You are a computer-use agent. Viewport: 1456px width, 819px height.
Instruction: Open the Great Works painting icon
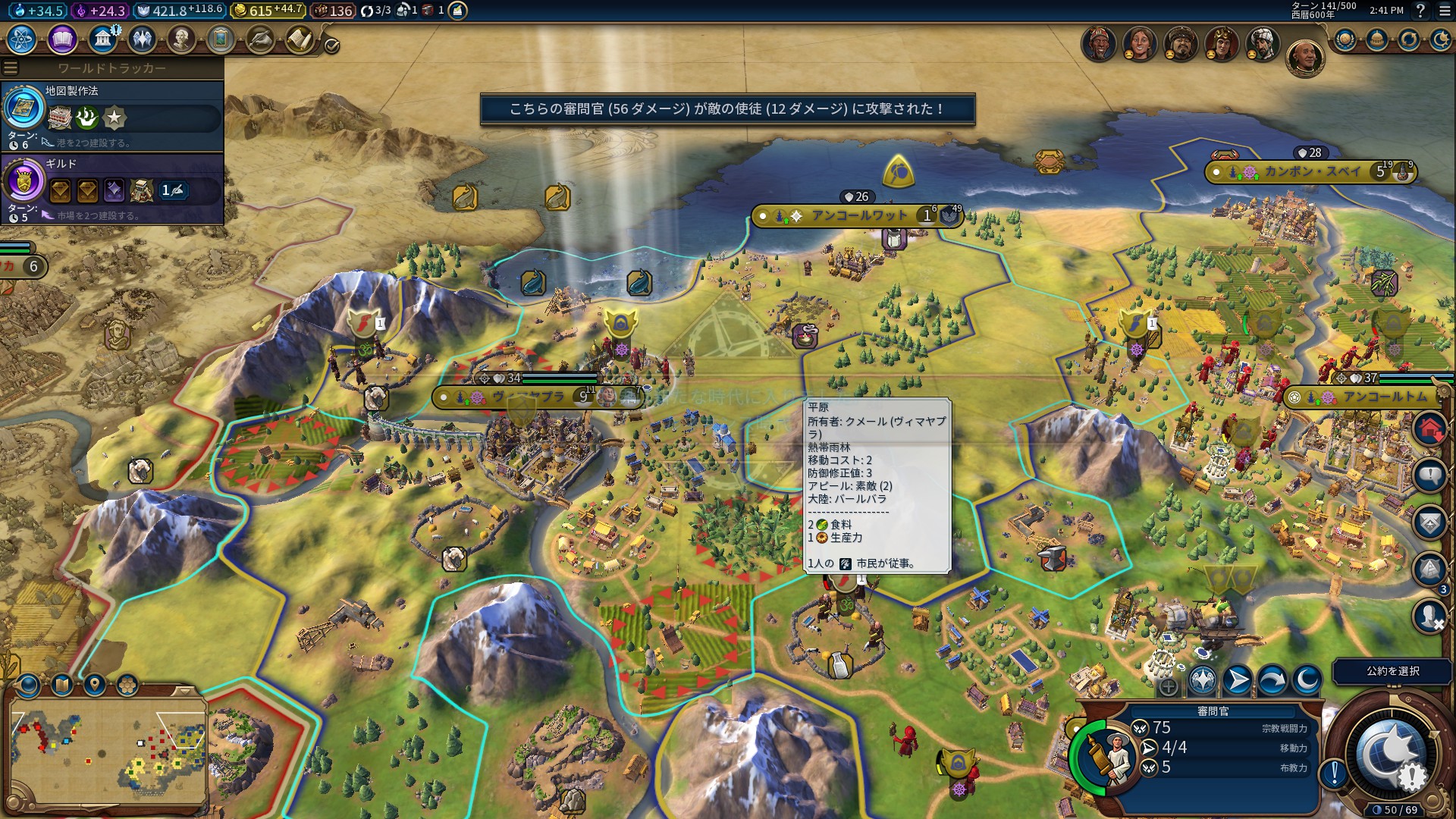pos(221,39)
